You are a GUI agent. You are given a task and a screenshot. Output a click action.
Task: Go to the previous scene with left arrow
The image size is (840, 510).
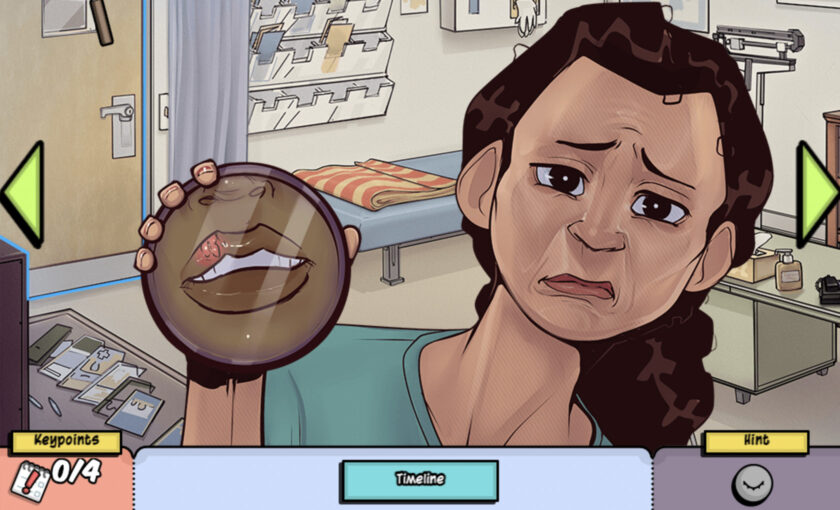point(22,194)
